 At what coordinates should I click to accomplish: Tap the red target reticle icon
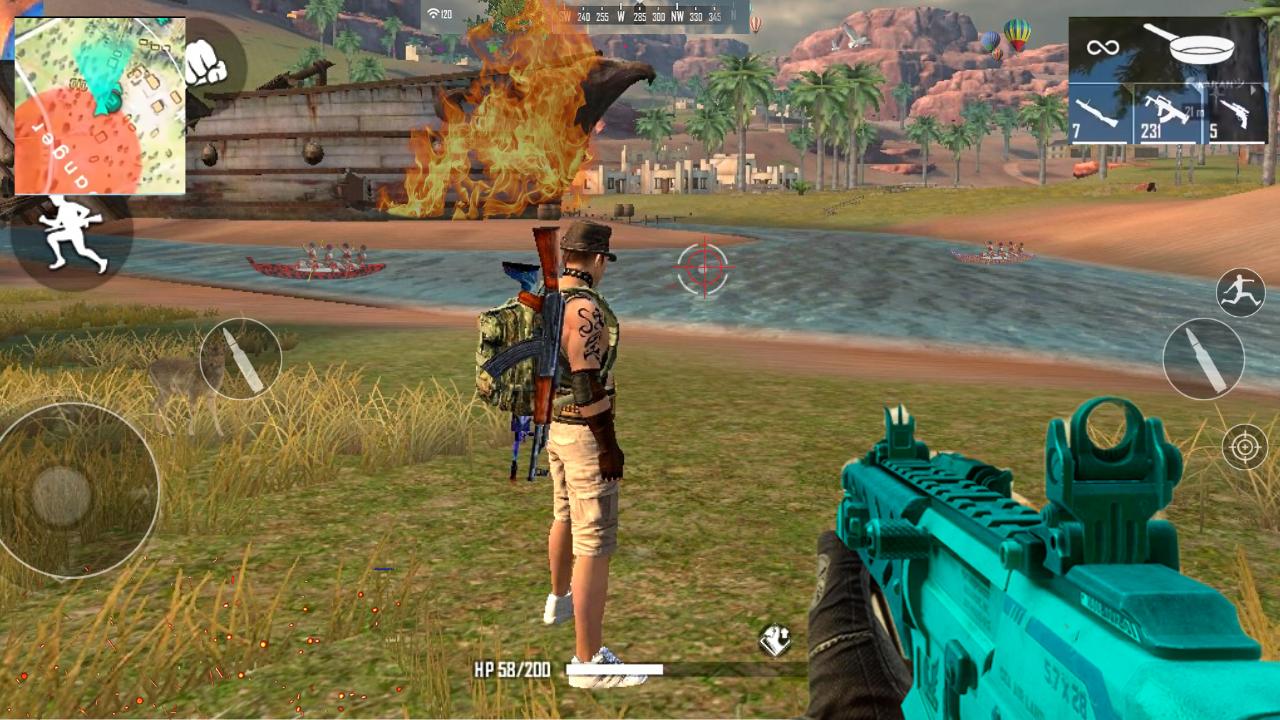pos(703,268)
